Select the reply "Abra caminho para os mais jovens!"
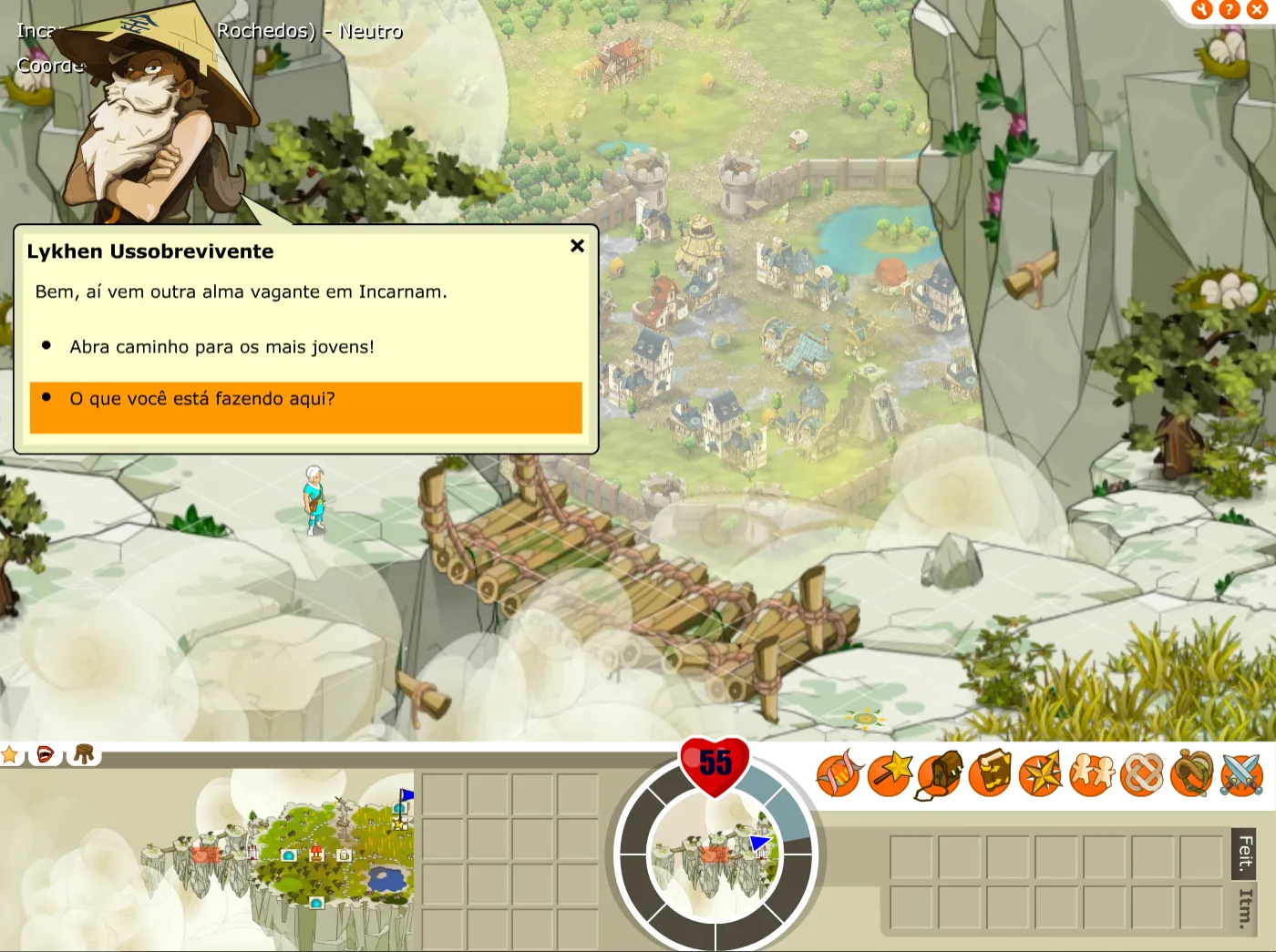Screen dimensions: 1276x952 click(221, 347)
